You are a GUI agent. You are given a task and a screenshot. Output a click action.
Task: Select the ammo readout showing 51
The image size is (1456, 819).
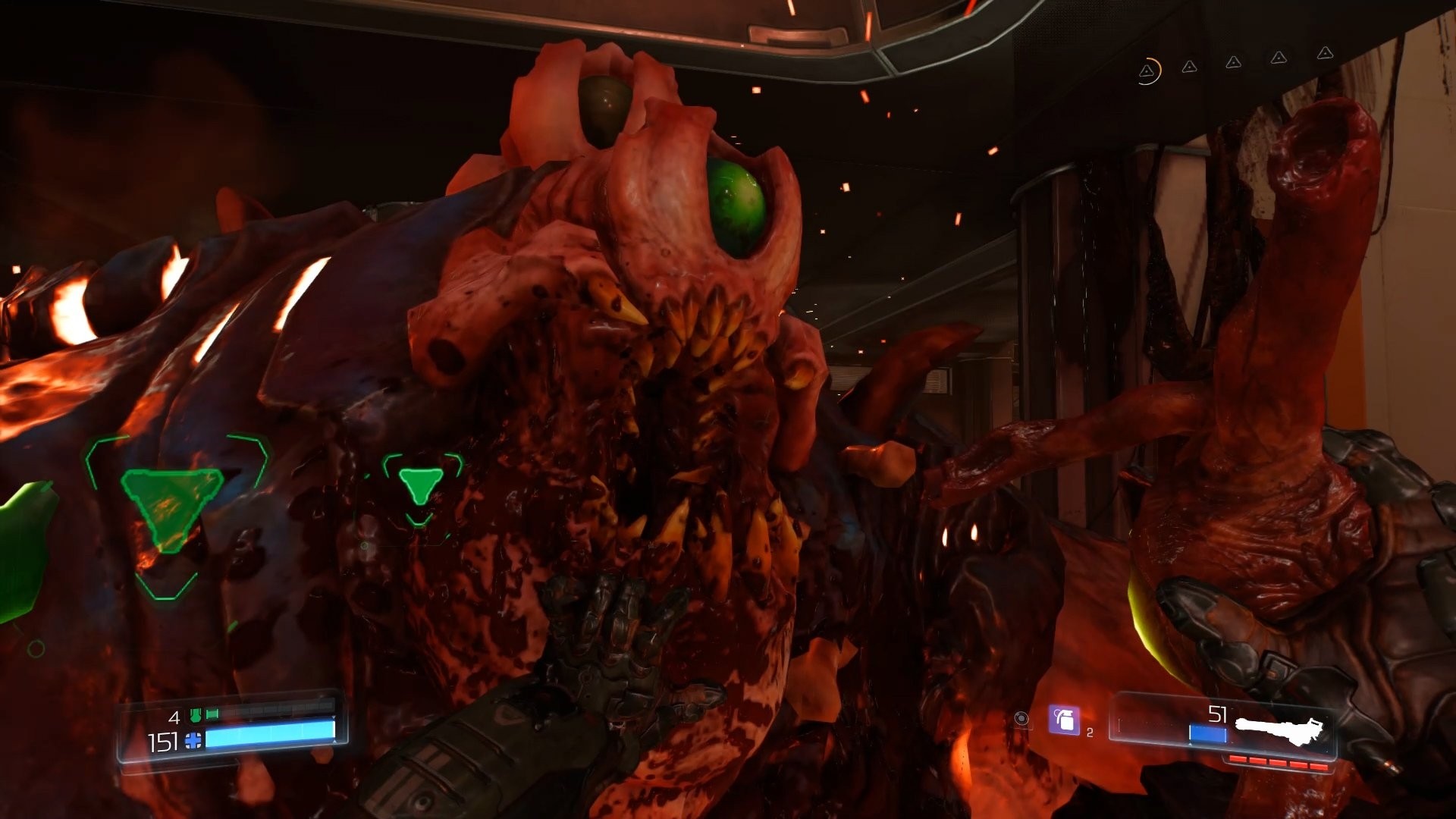pyautogui.click(x=1219, y=715)
